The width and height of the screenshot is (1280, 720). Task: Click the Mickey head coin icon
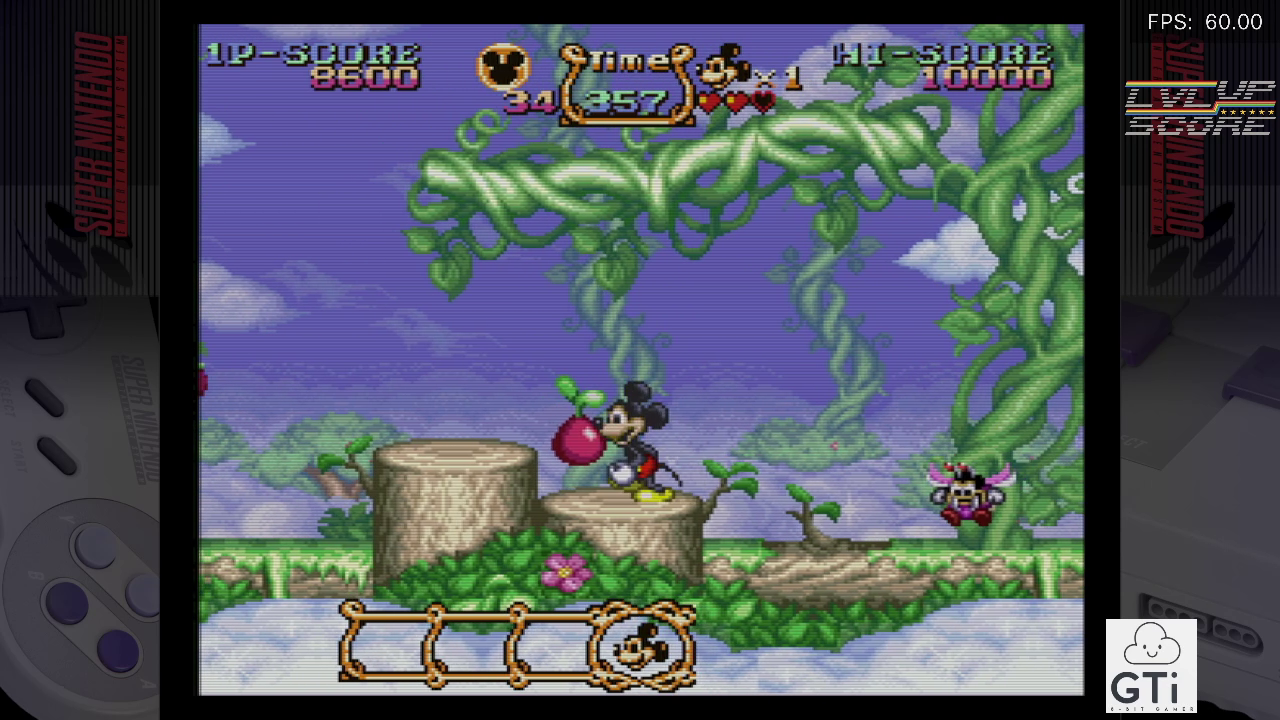click(x=502, y=68)
